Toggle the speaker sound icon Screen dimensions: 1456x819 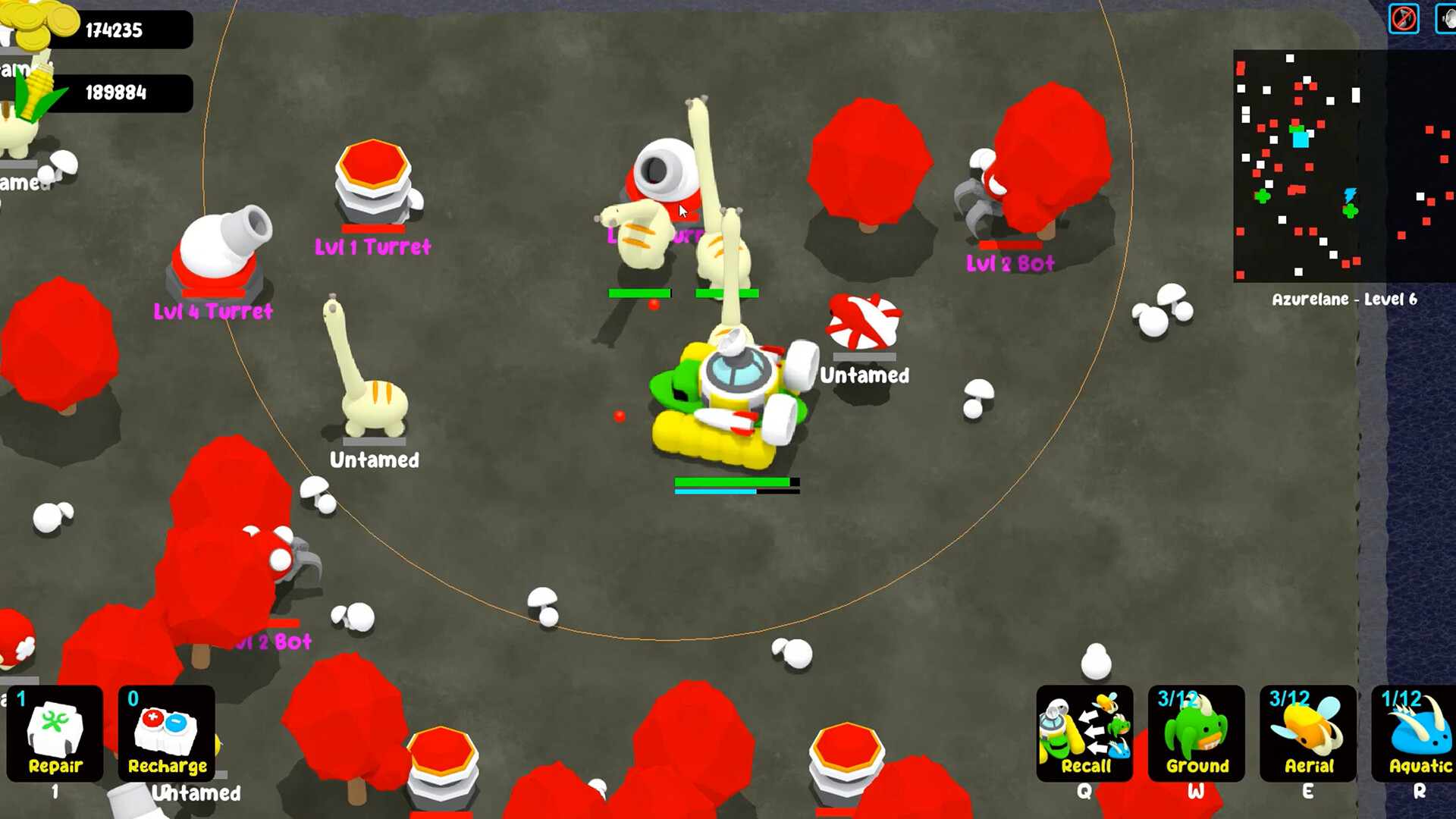pyautogui.click(x=1448, y=16)
